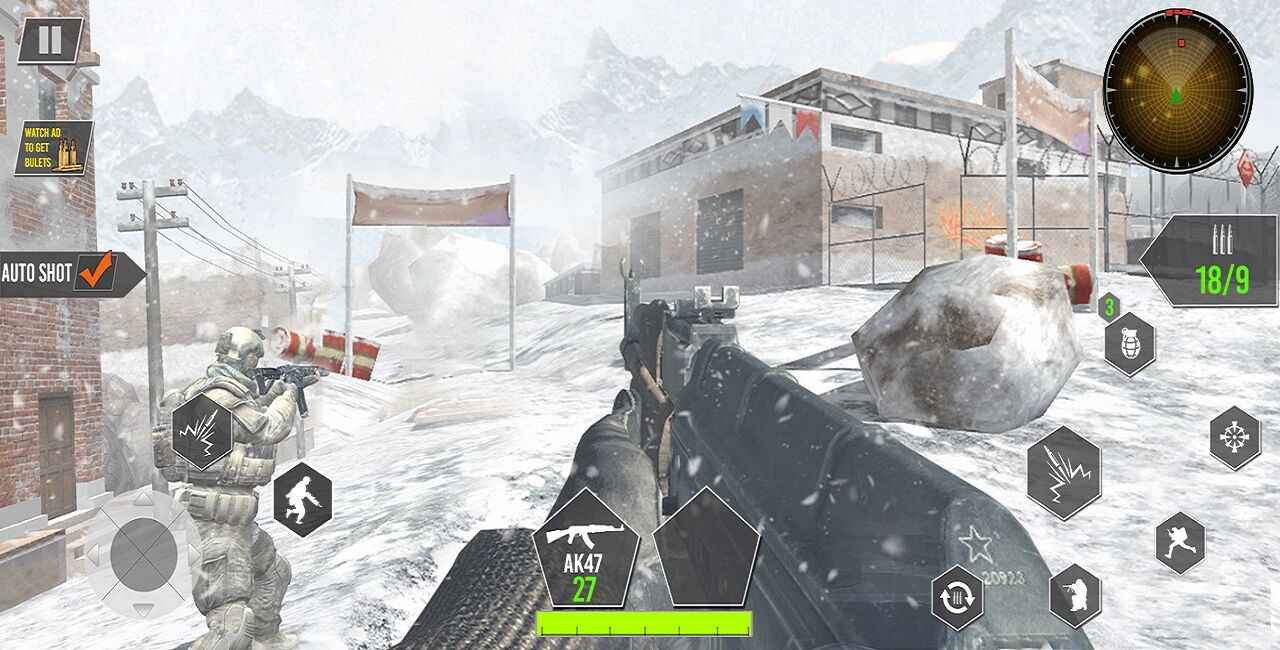Screen dimensions: 1280x650
Task: Toggle the Auto Shot checkbox
Action: coord(97,272)
